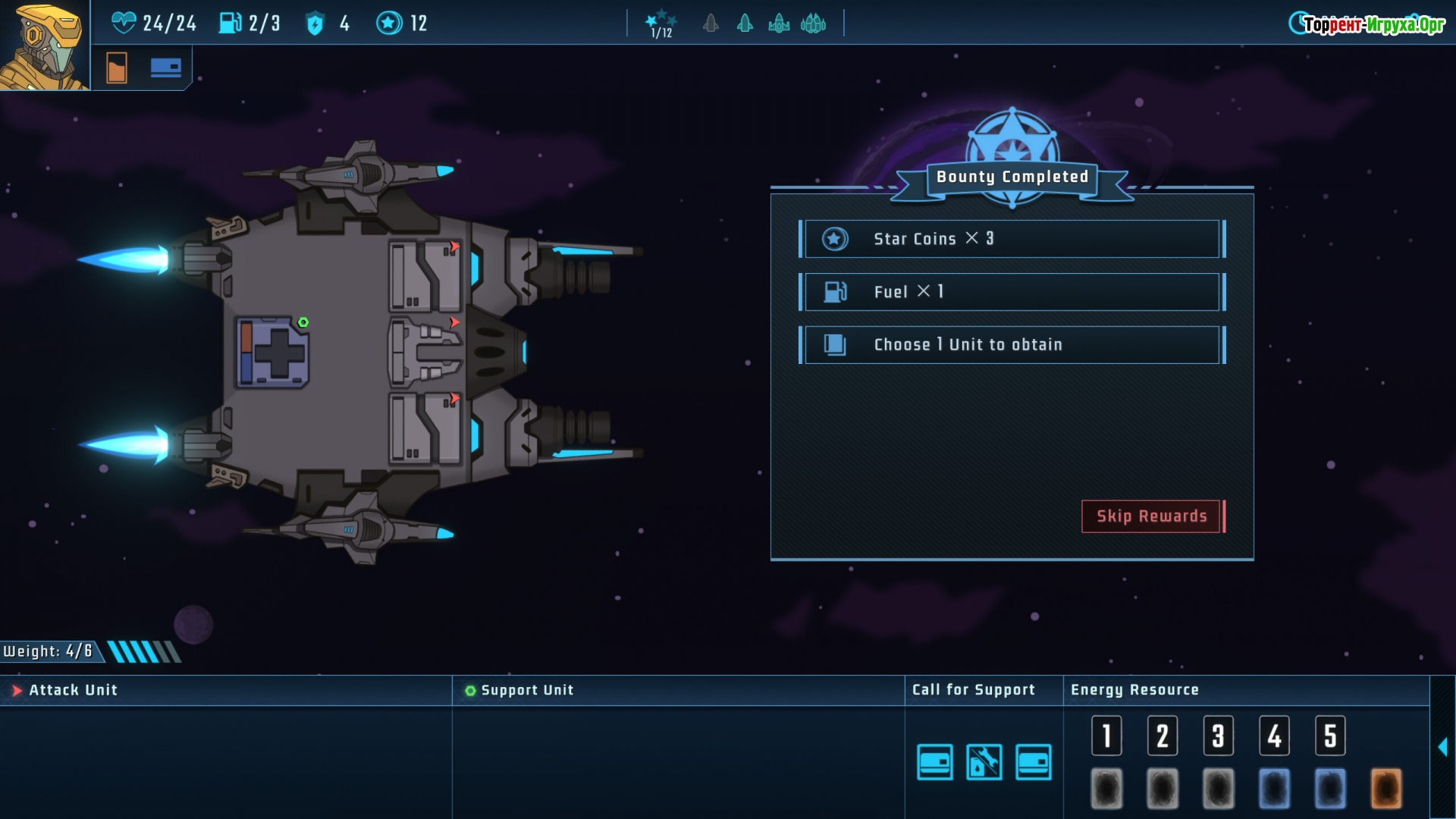Viewport: 1456px width, 819px height.
Task: Claim the Fuel ×1 reward
Action: pyautogui.click(x=1012, y=292)
